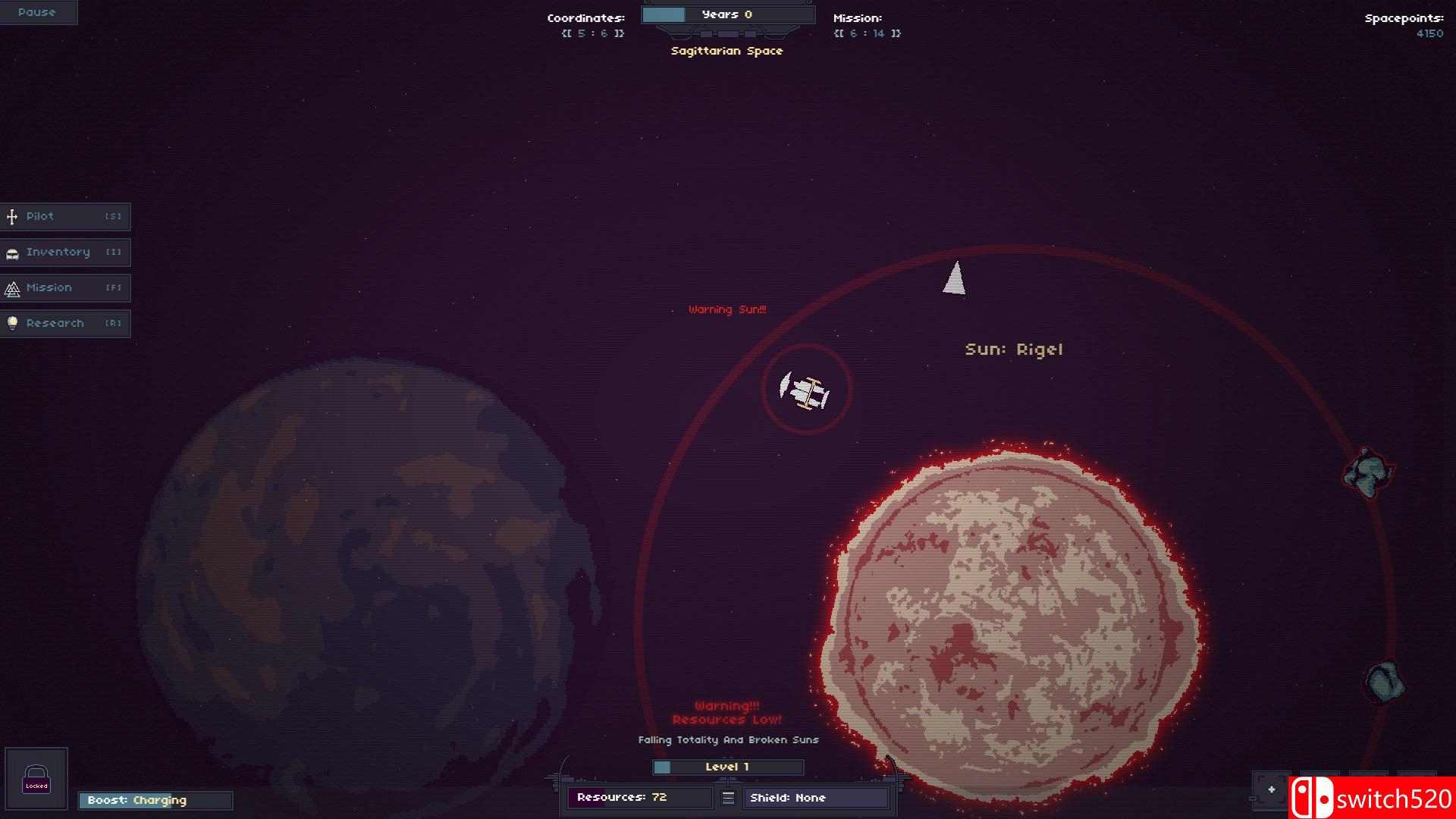Toggle the Shield: None status display

coord(816,797)
